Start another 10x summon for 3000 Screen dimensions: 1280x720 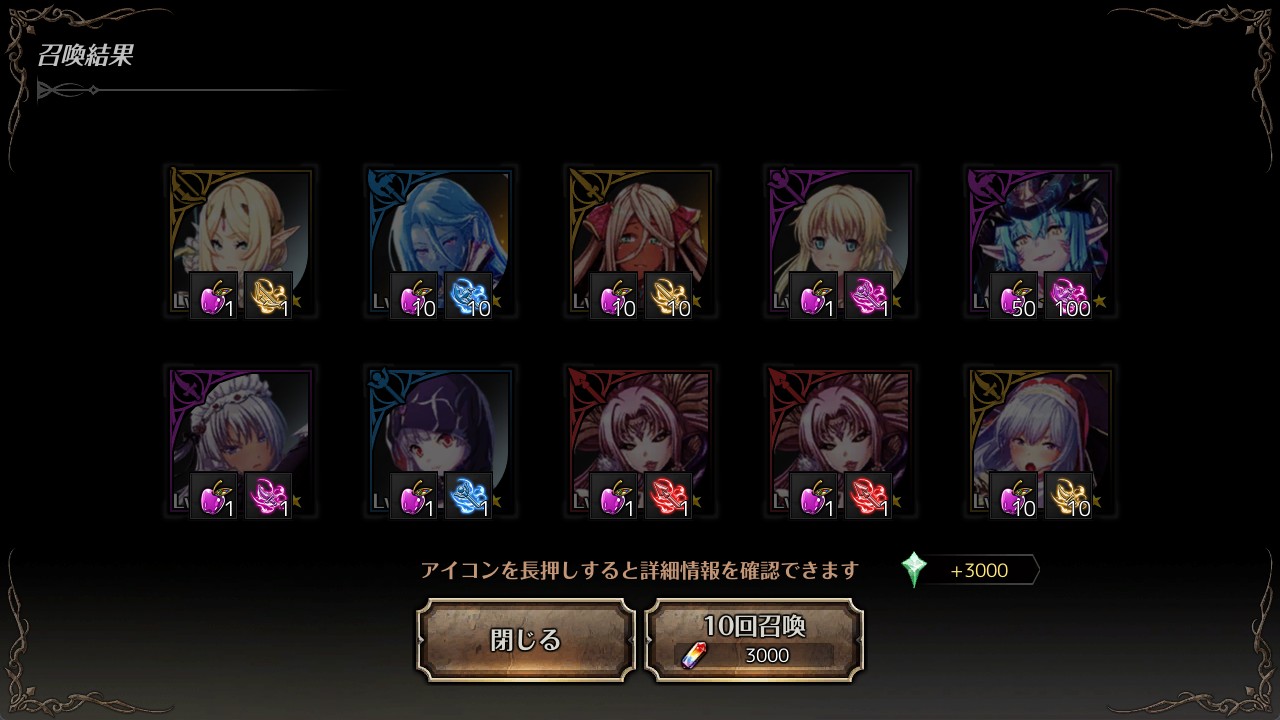(754, 640)
